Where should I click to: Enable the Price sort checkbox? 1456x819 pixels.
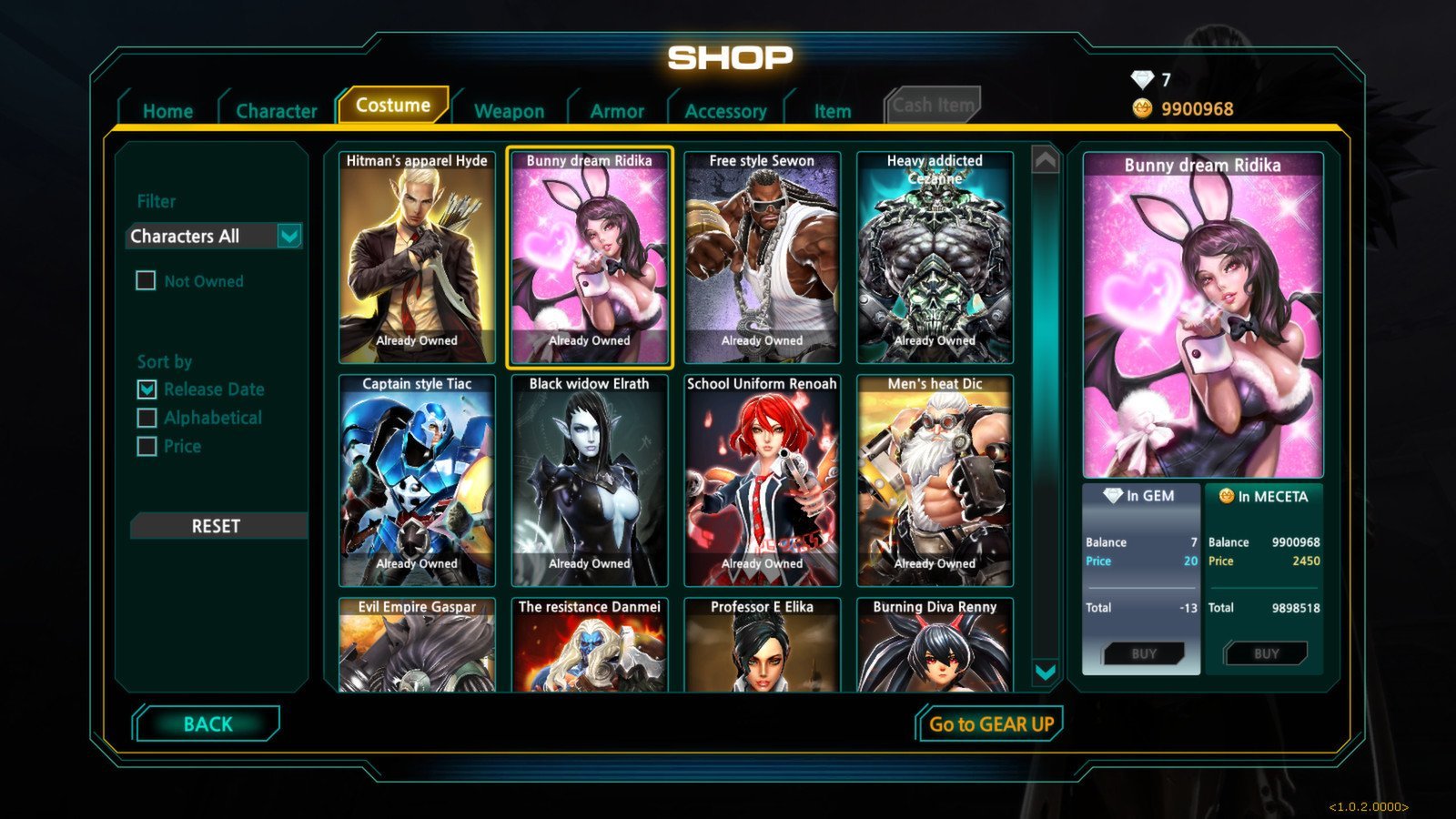click(x=147, y=446)
